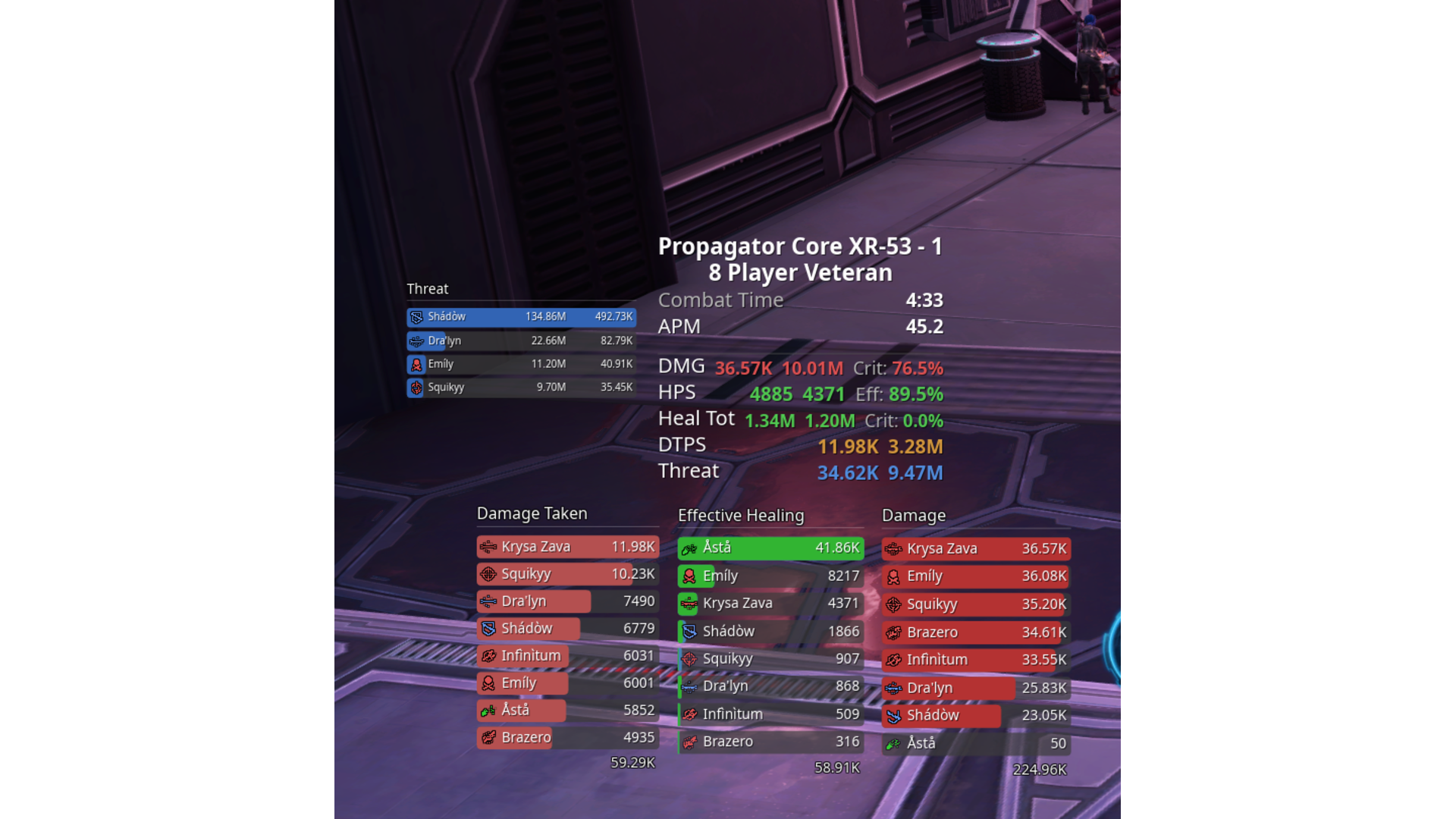
Task: Click Shádòw's blue icon in the Damage column
Action: 893,714
